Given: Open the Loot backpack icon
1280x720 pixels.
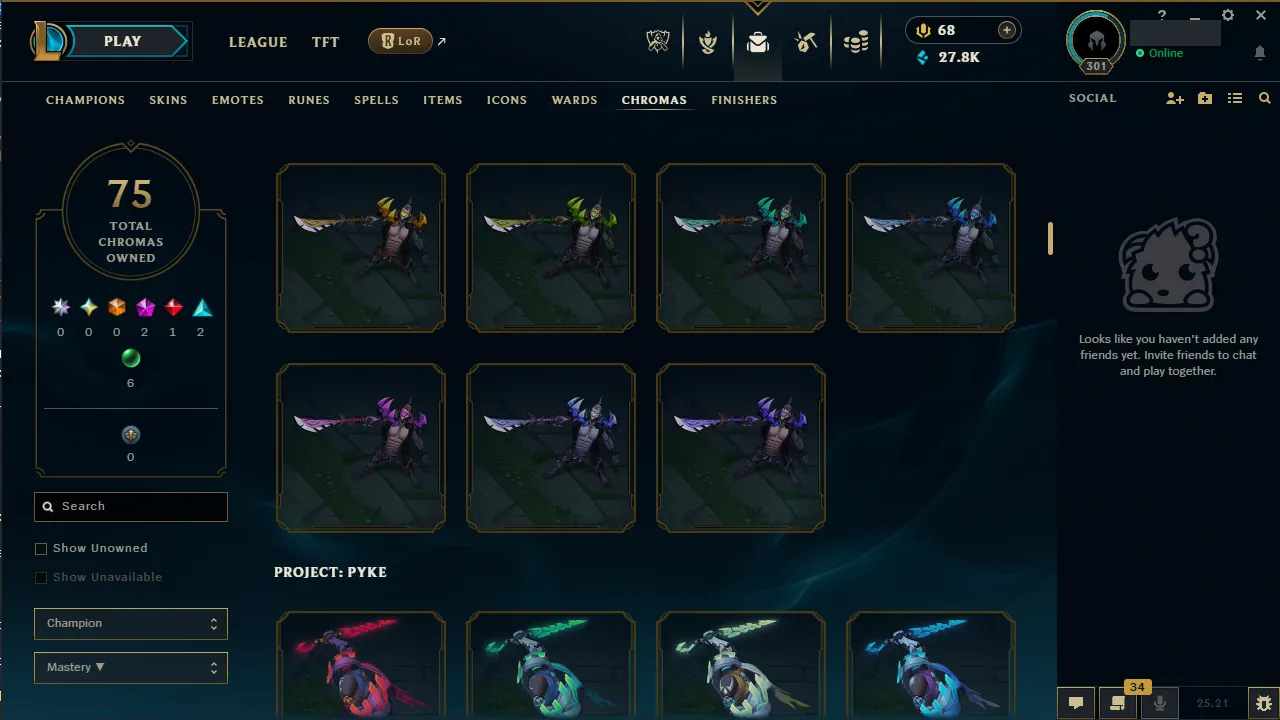Looking at the screenshot, I should coord(757,42).
